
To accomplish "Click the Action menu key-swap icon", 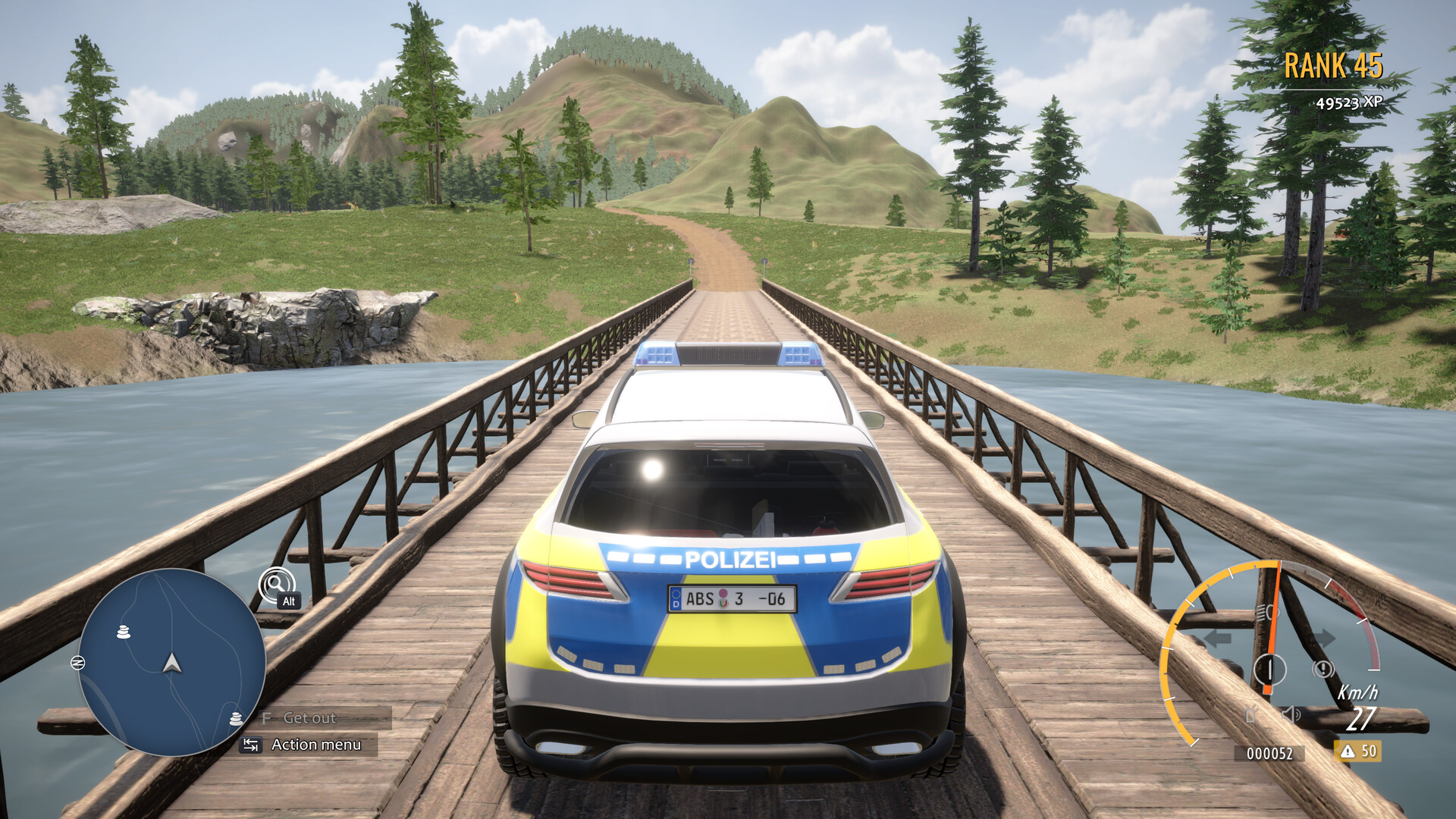I will tap(251, 745).
